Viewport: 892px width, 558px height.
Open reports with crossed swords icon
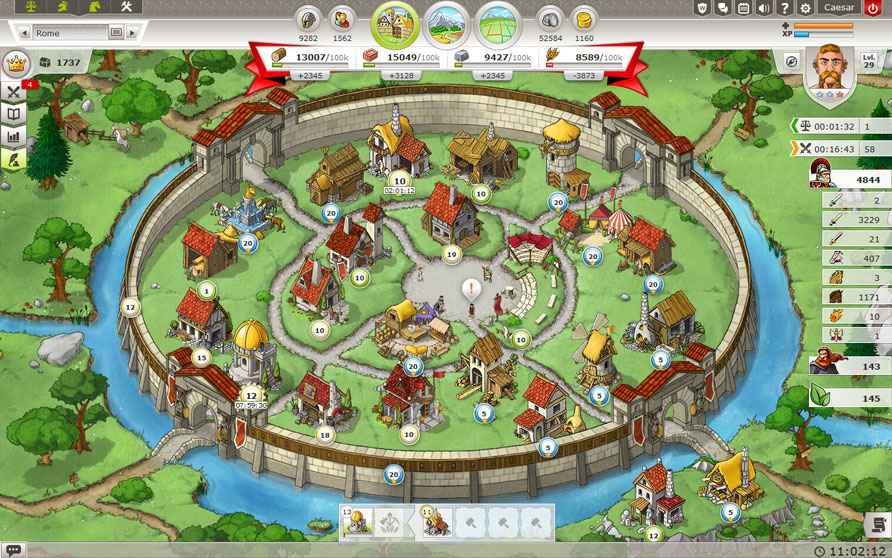pyautogui.click(x=14, y=92)
